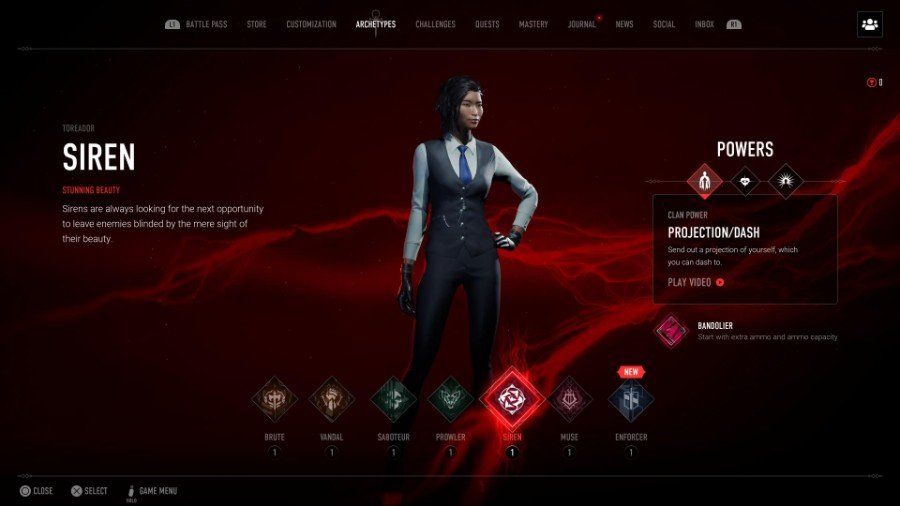The width and height of the screenshot is (900, 506).
Task: Open the Battle Pass tab
Action: 209,24
